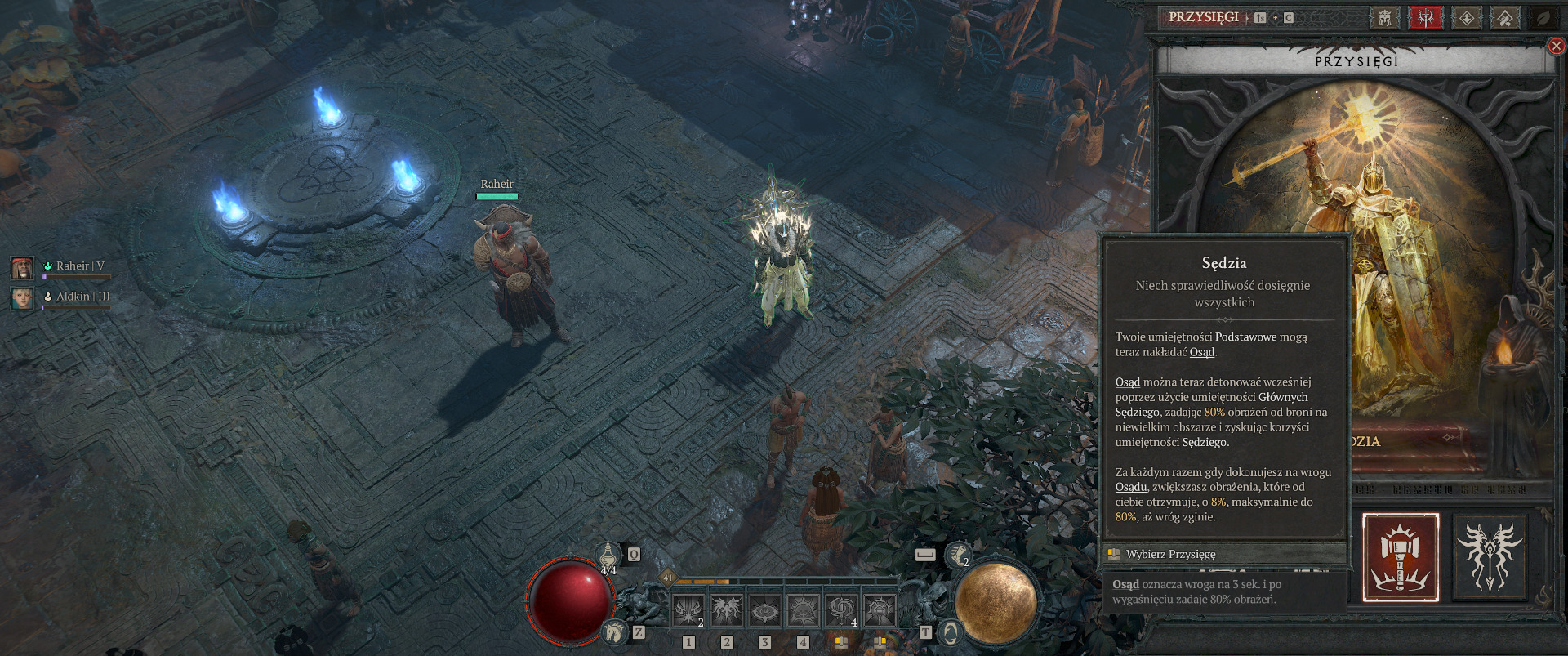Screen dimensions: 1568x656
Task: Open the dimmed leaf tab
Action: [x=1544, y=17]
